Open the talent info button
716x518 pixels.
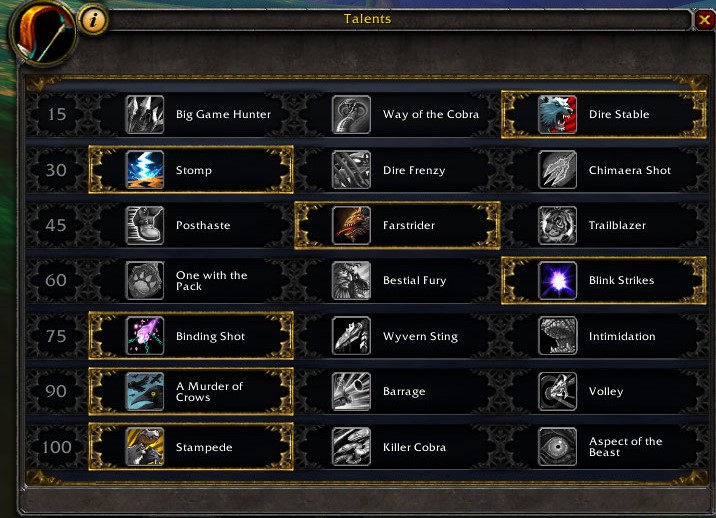pos(93,19)
